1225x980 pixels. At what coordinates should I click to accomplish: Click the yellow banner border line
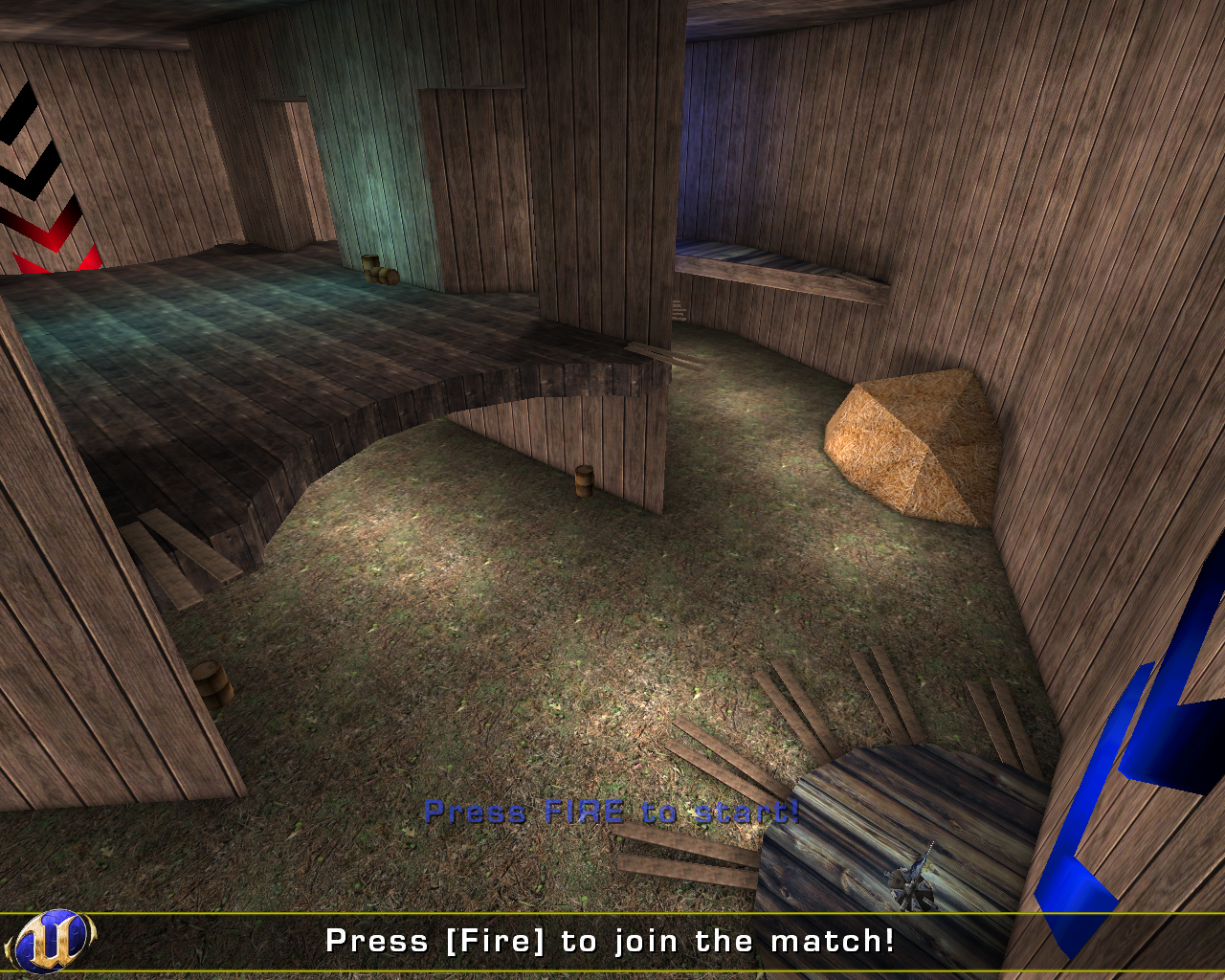612,911
